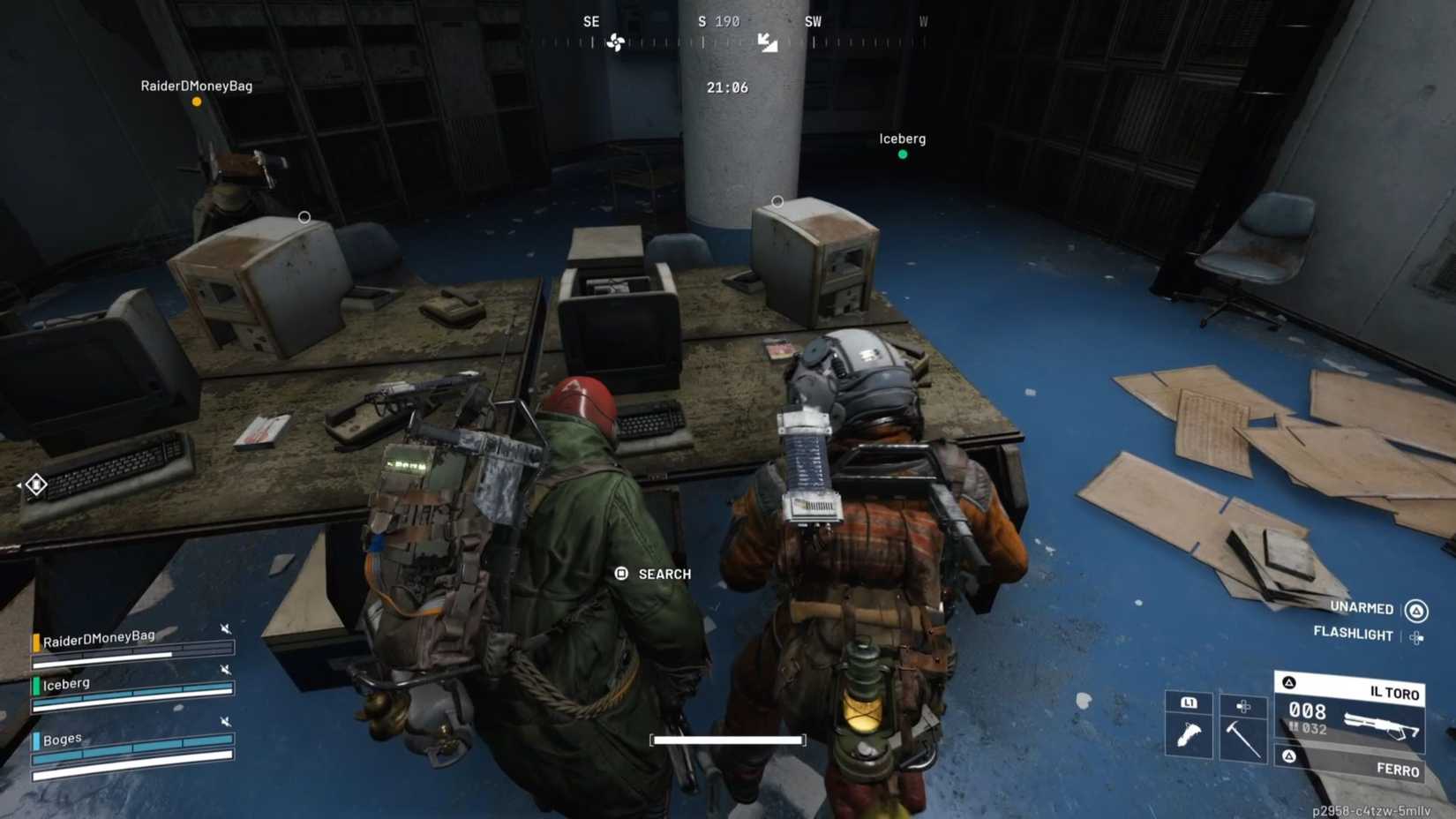Click the 21:06 match timer
Viewport: 1456px width, 819px height.
(x=727, y=87)
